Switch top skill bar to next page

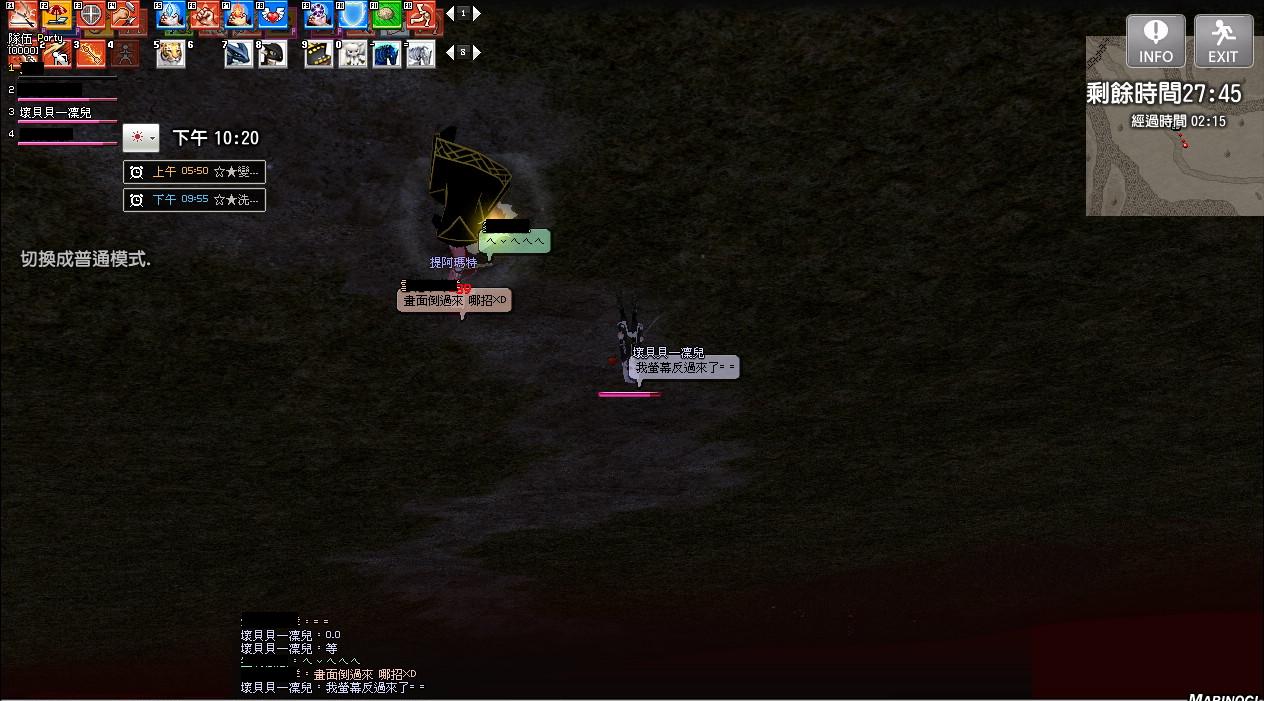(x=477, y=14)
